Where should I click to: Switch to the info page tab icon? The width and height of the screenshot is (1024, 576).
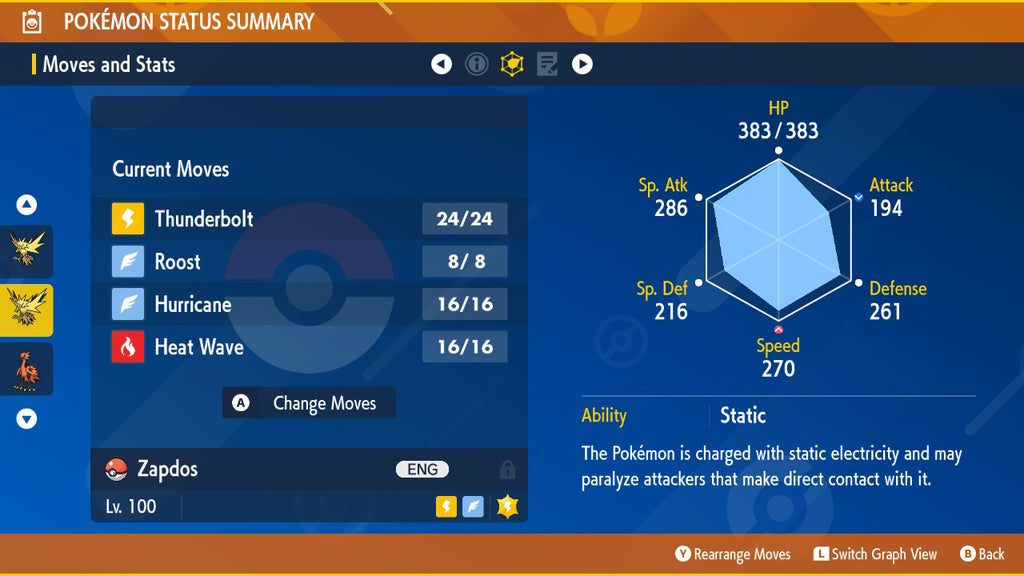coord(477,65)
